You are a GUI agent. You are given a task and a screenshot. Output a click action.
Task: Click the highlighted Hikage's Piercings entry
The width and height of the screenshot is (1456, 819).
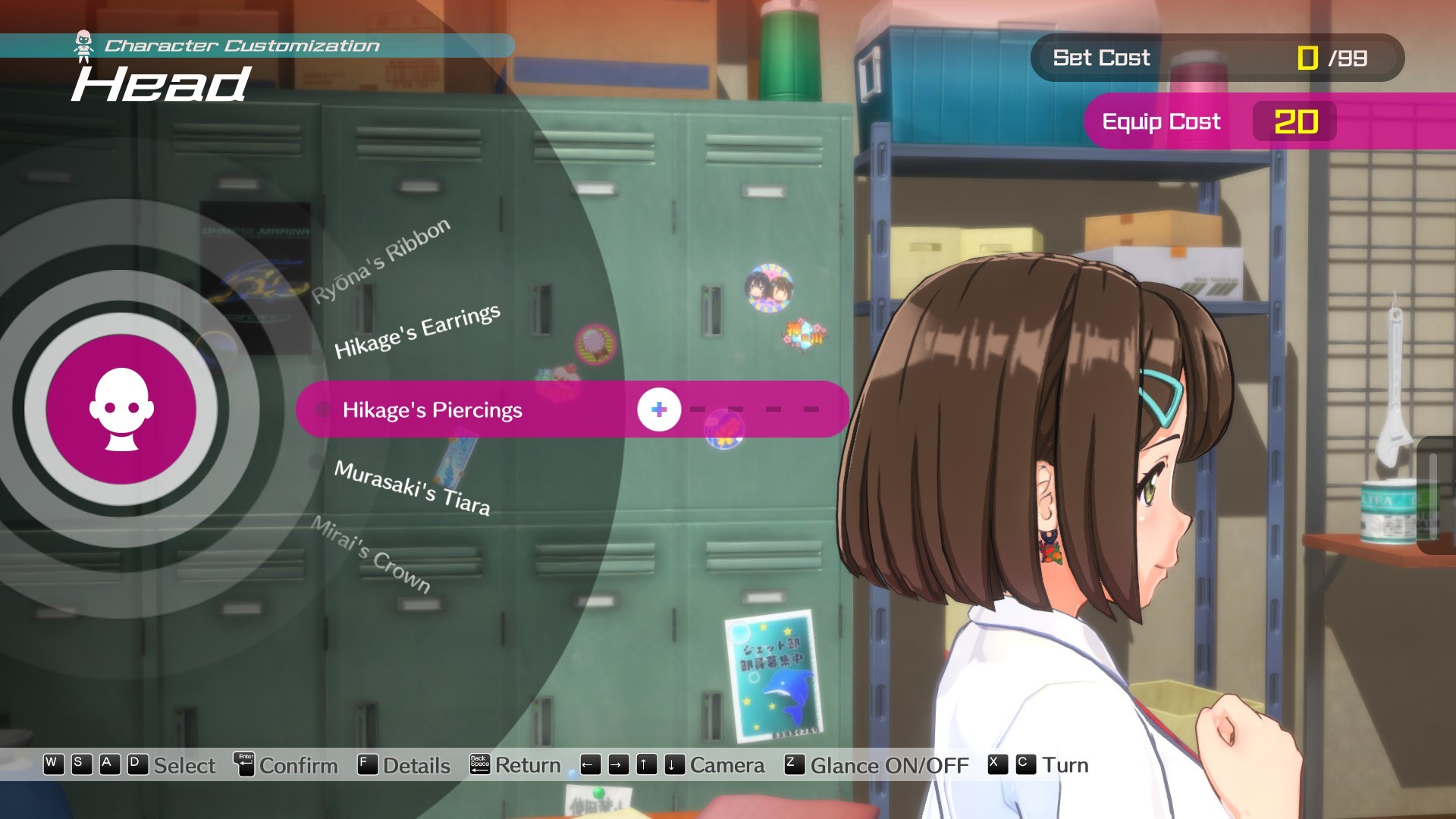coord(433,409)
